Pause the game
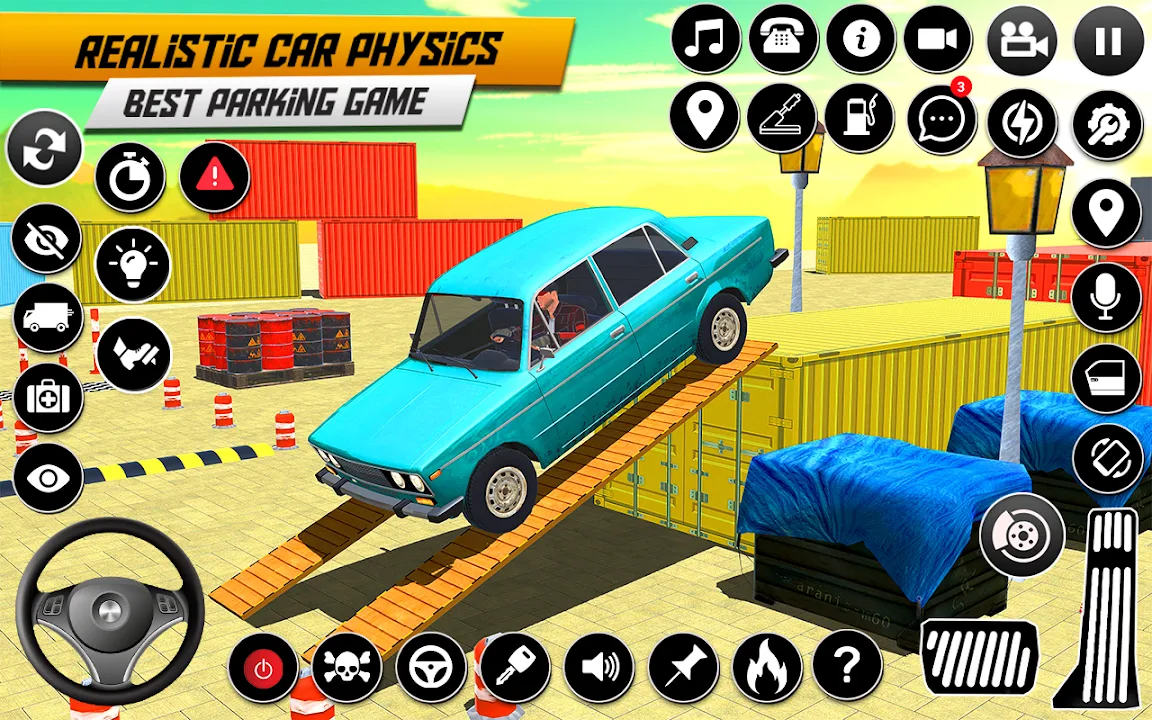1152x720 pixels. click(1108, 41)
